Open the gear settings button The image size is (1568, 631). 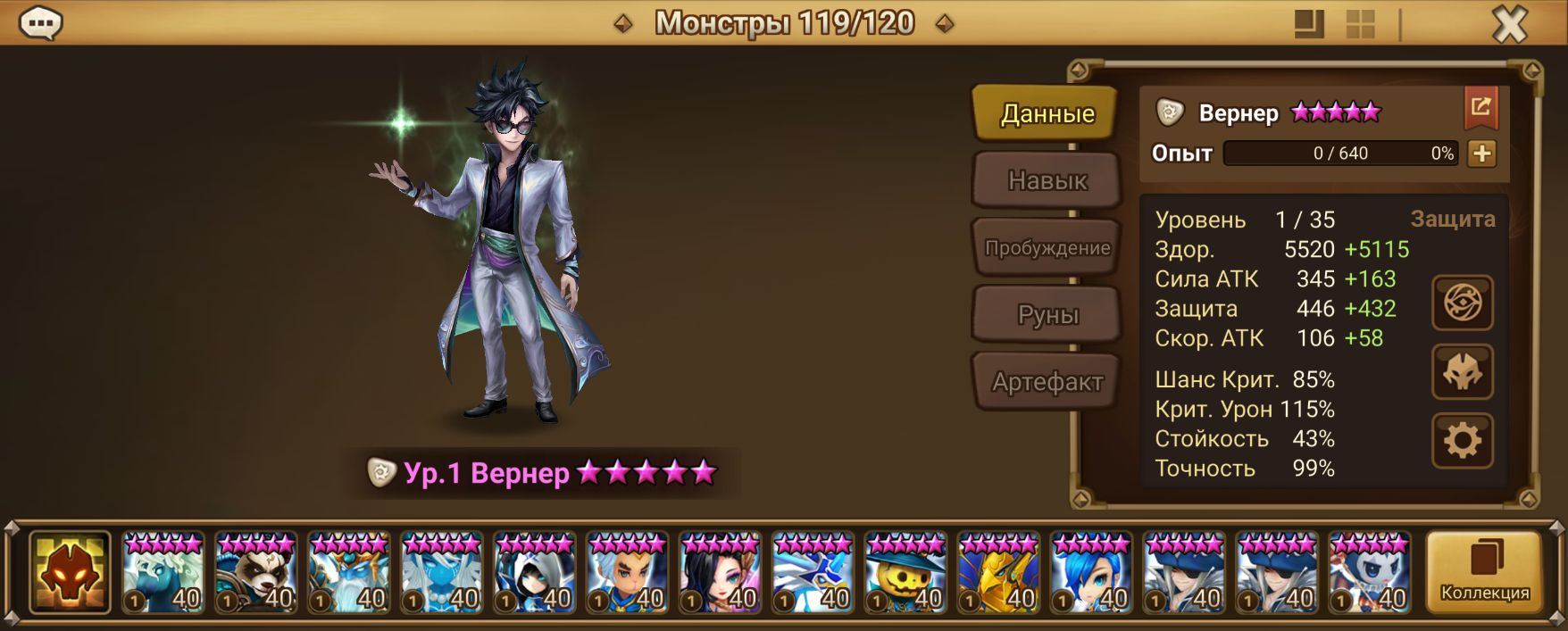coord(1462,440)
